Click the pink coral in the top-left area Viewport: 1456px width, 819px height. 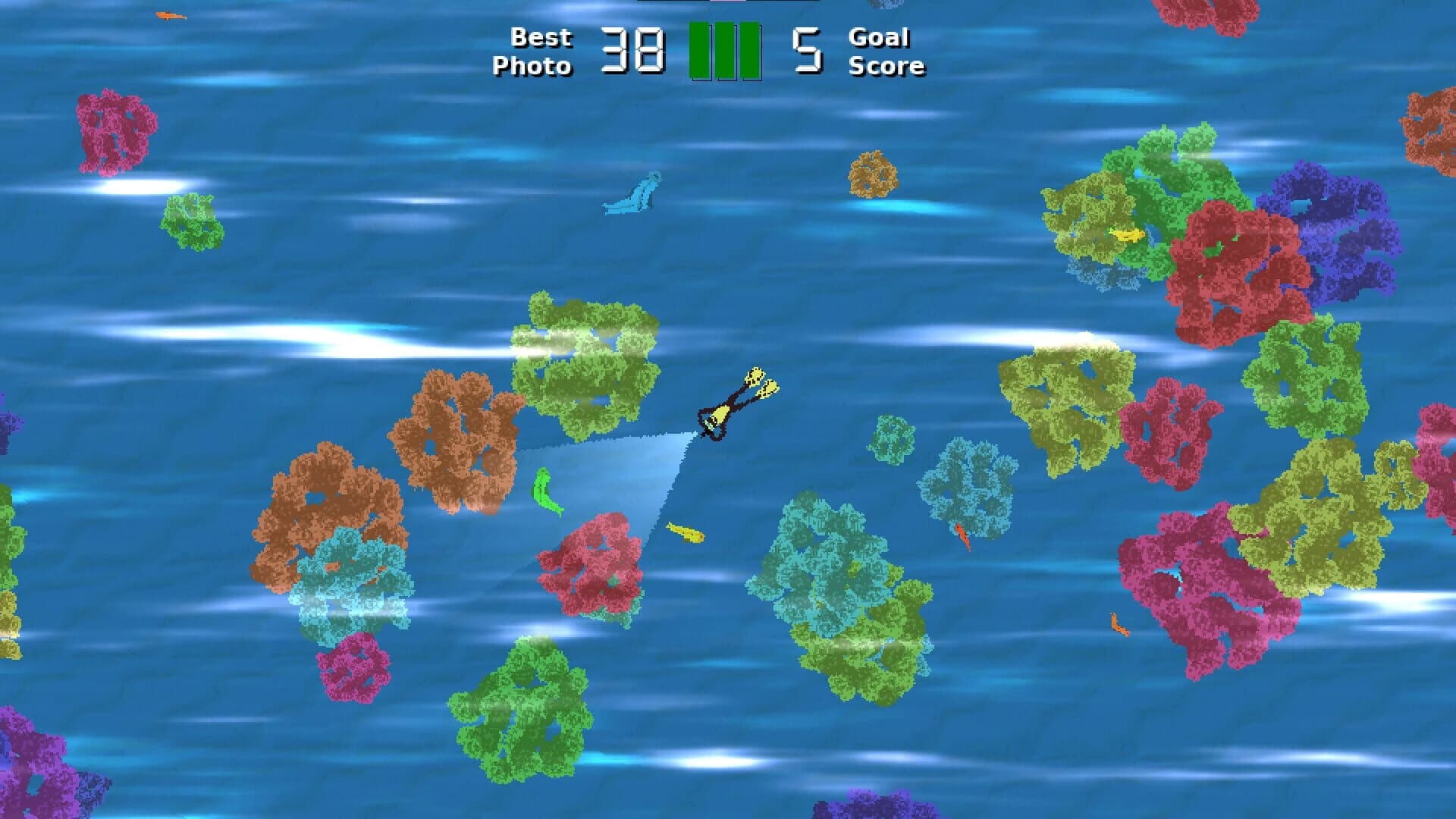[x=114, y=133]
